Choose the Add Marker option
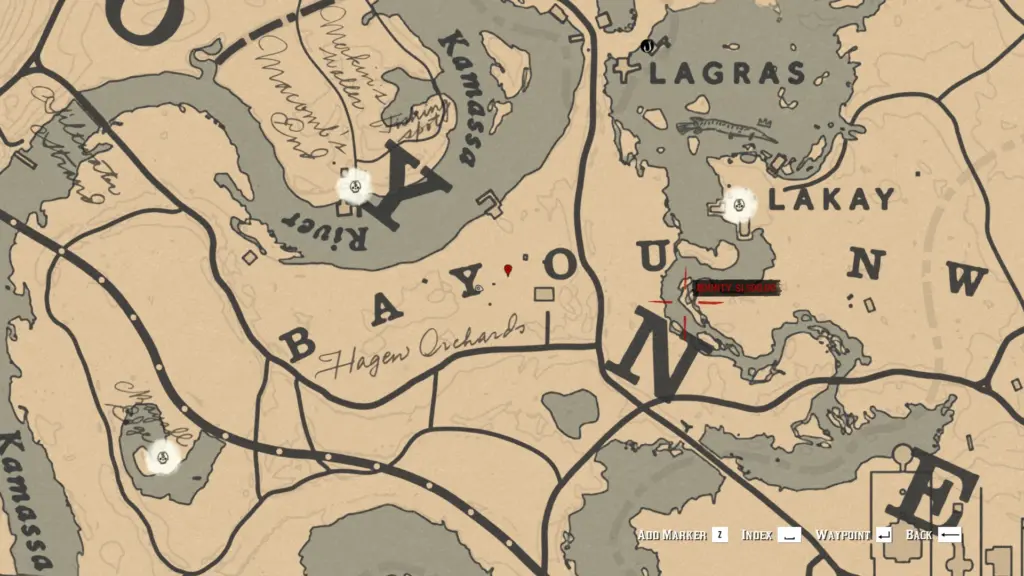This screenshot has width=1024, height=576. point(680,535)
